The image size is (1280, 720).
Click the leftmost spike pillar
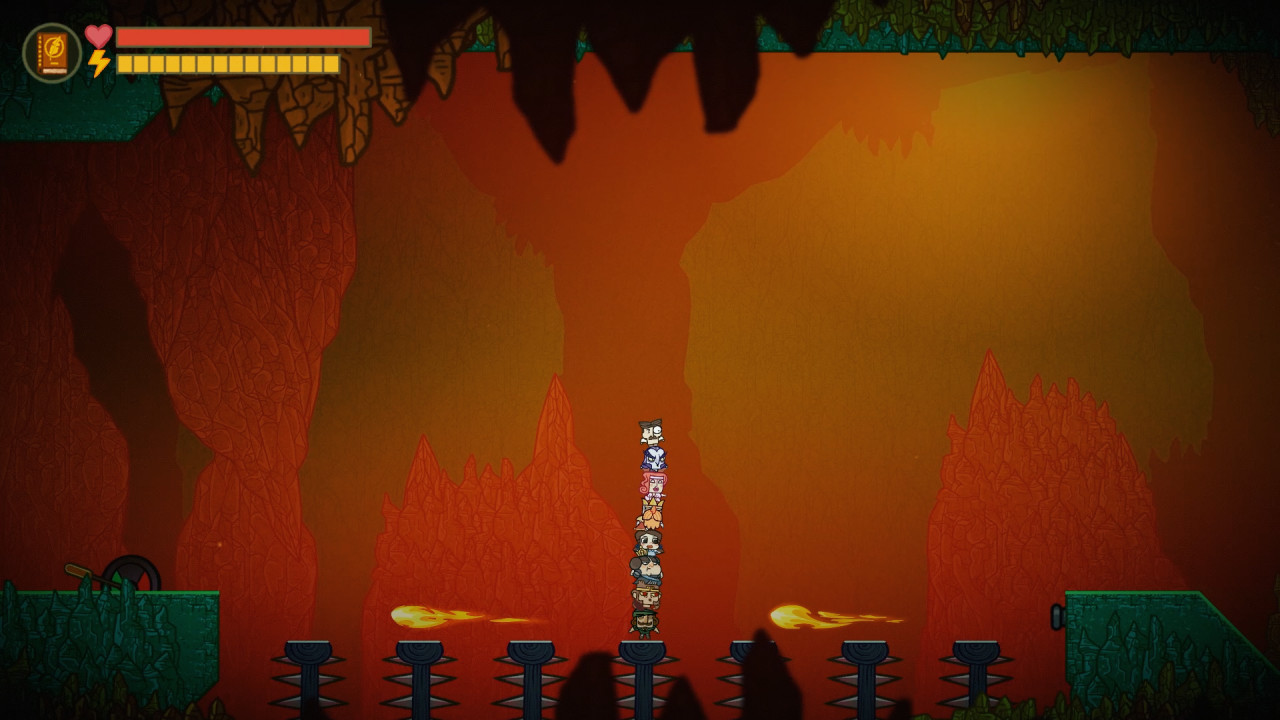(x=308, y=670)
